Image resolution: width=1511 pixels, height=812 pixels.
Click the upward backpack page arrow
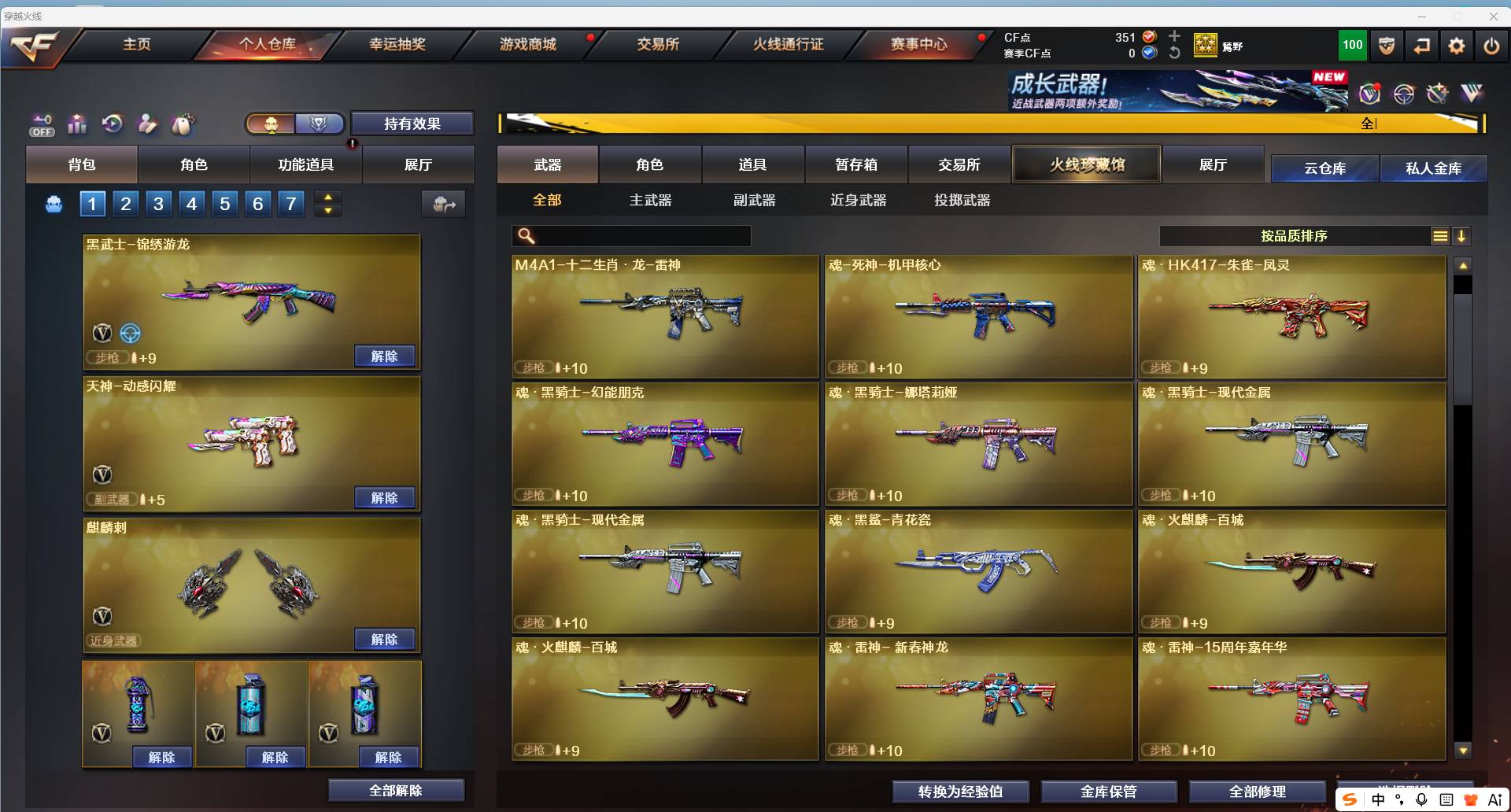point(327,197)
